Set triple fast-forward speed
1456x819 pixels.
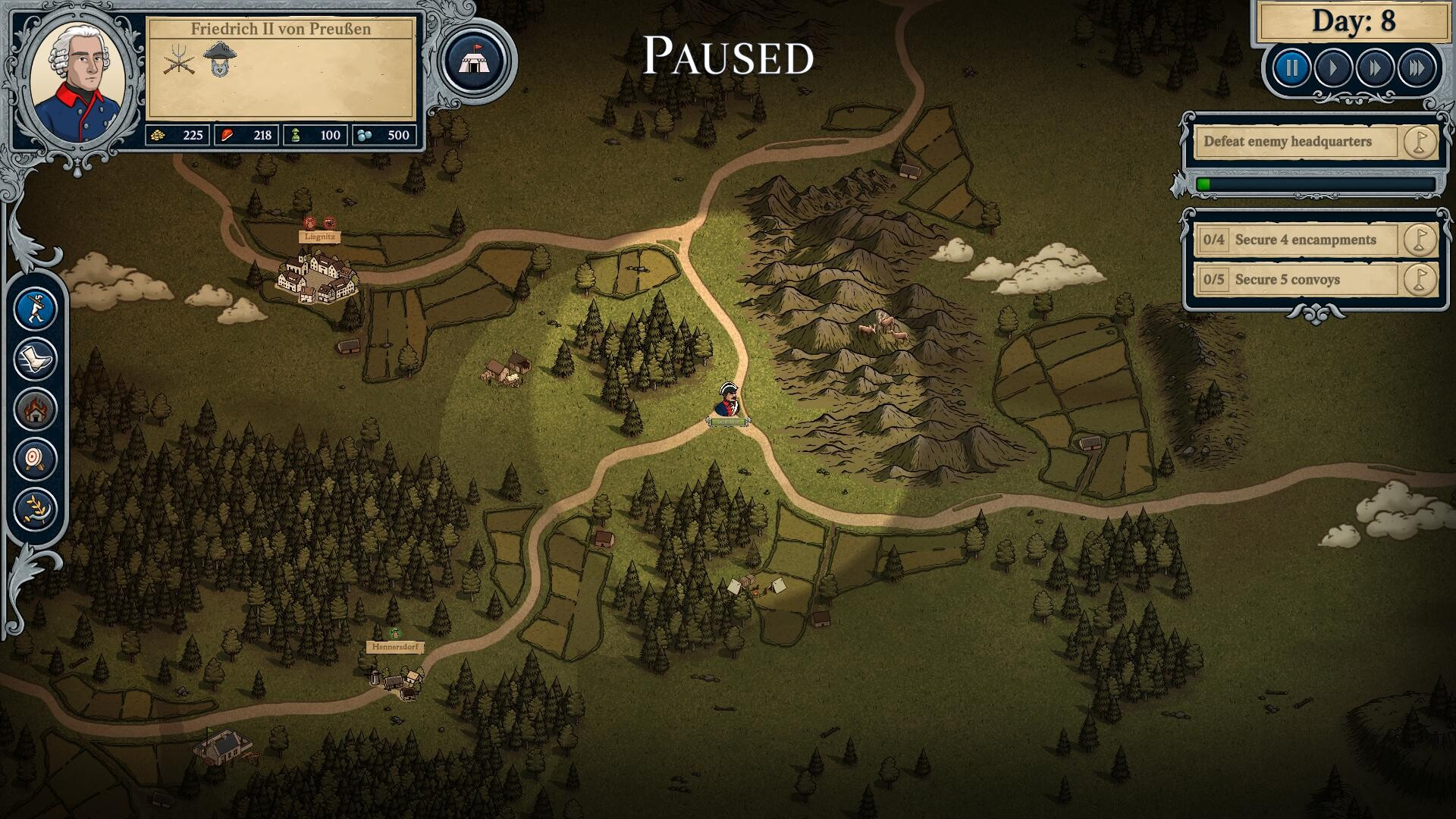[1417, 69]
